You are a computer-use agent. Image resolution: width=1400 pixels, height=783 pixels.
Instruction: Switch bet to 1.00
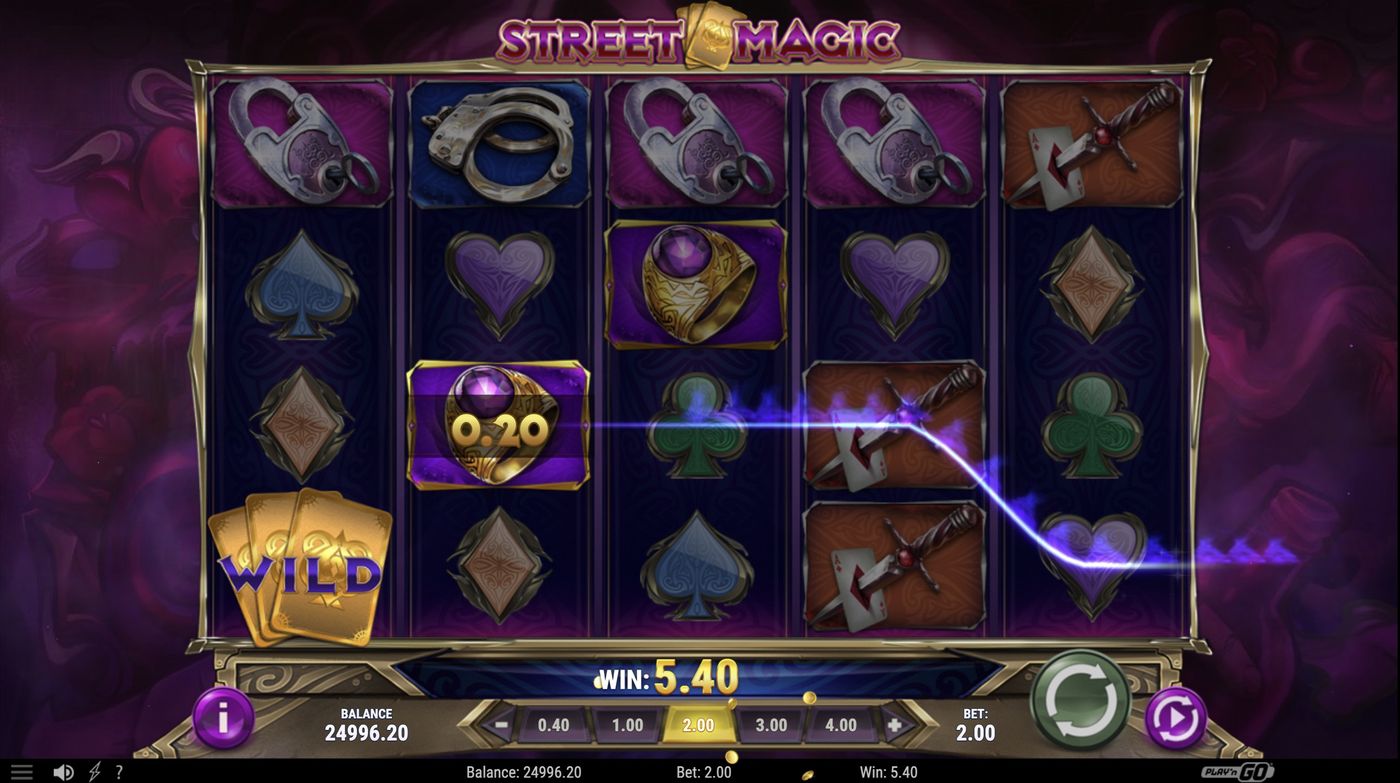coord(628,723)
